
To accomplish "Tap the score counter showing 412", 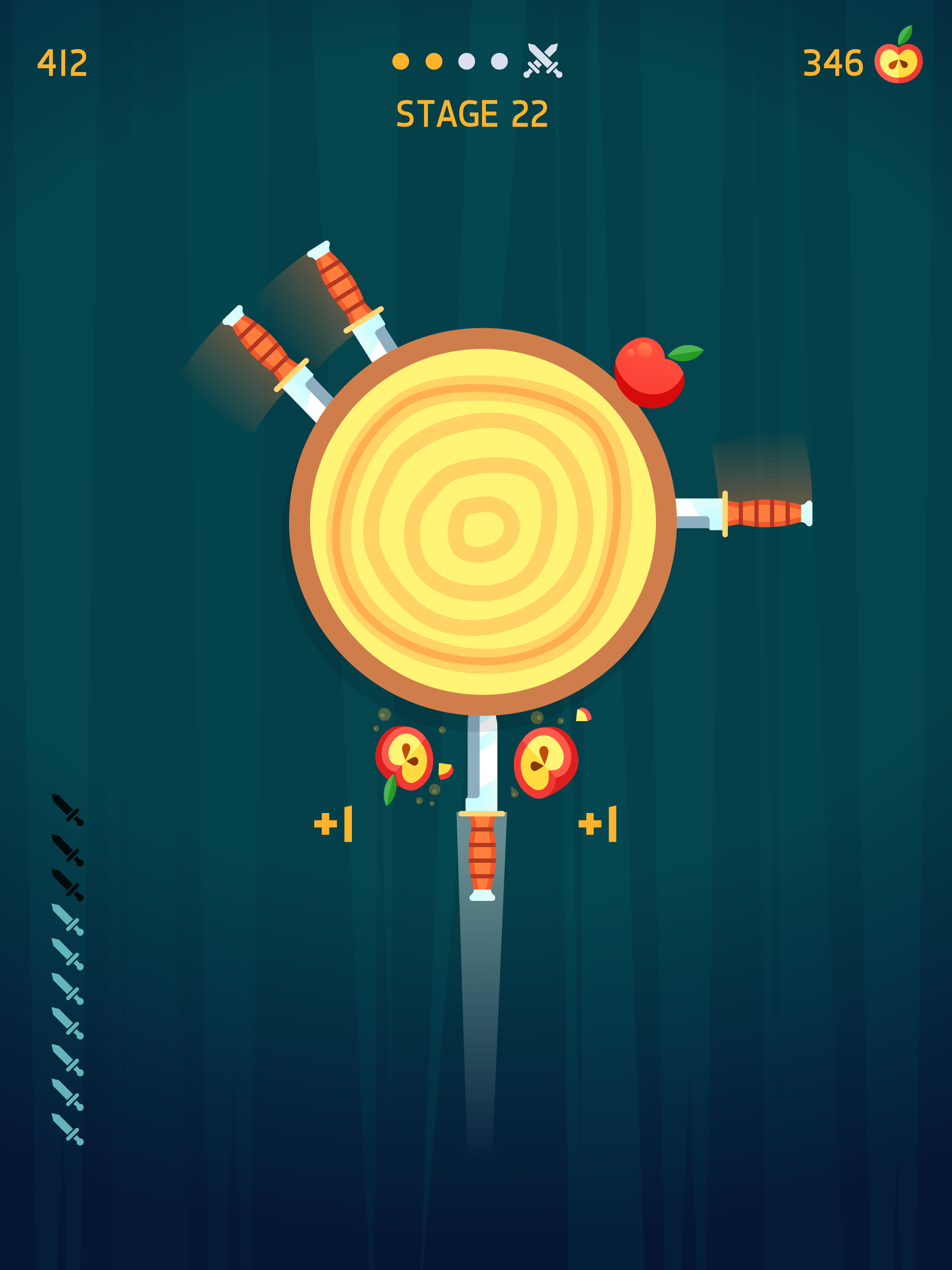I will [62, 61].
